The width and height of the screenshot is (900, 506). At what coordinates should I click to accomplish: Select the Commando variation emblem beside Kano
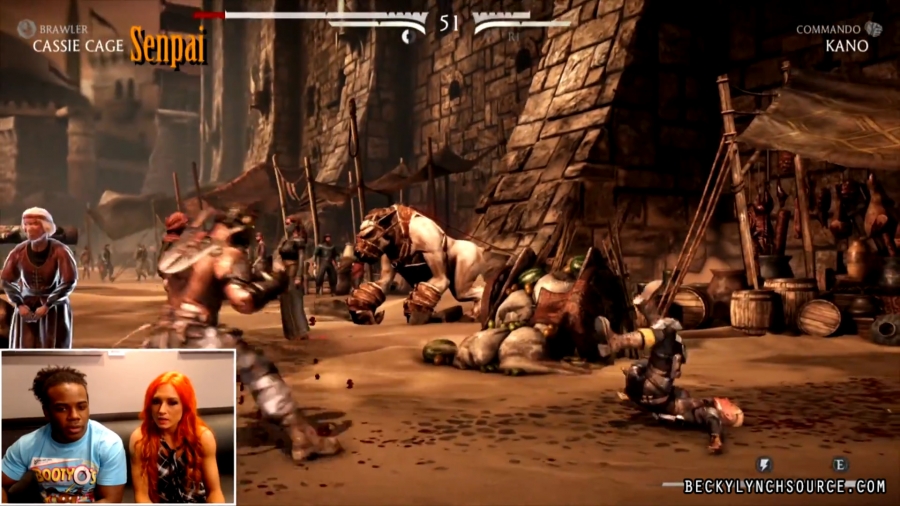(873, 29)
